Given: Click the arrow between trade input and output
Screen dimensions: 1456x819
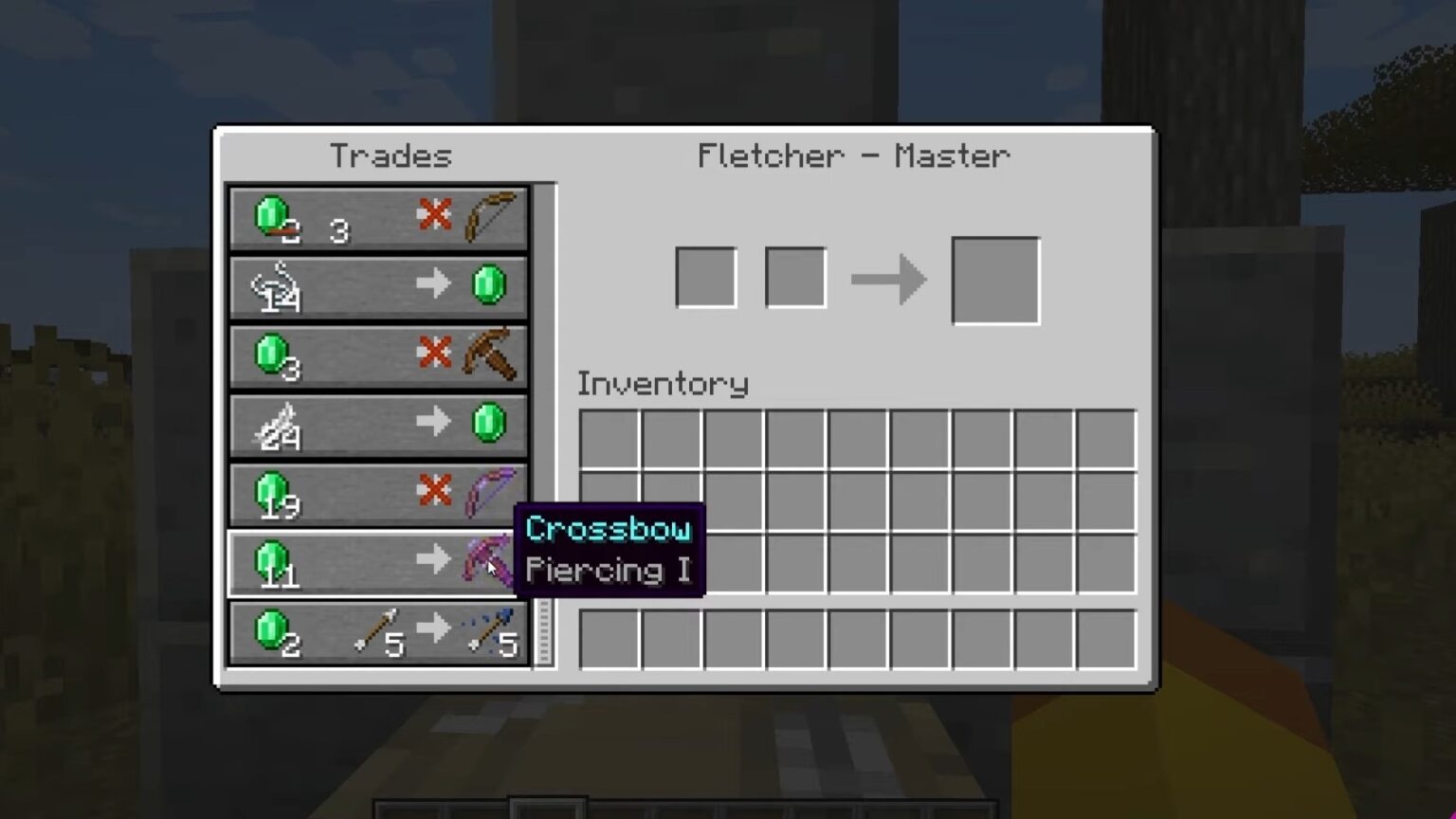Looking at the screenshot, I should (x=887, y=279).
